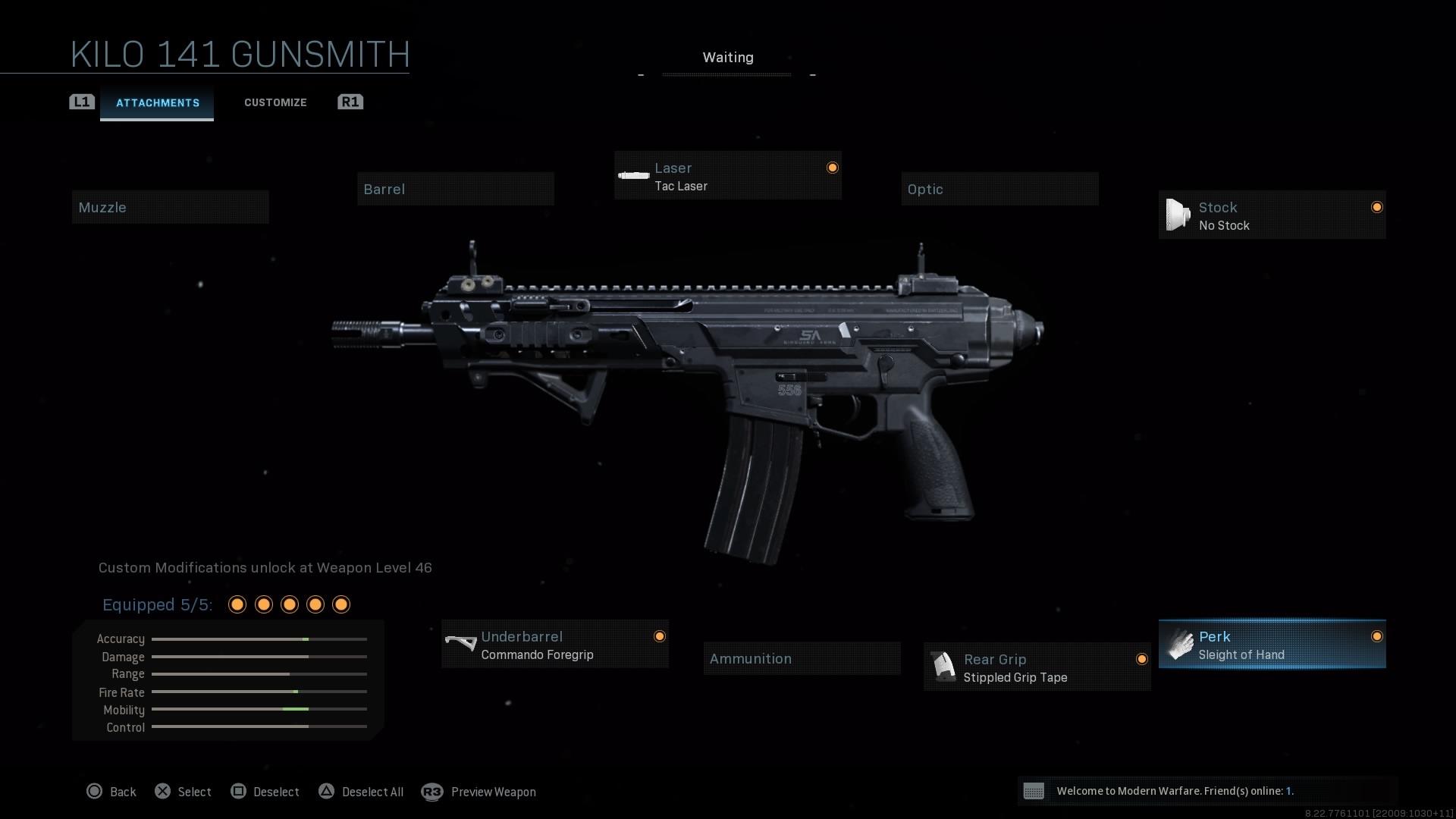
Task: Toggle the Stock equipped orange indicator
Action: tap(1376, 206)
